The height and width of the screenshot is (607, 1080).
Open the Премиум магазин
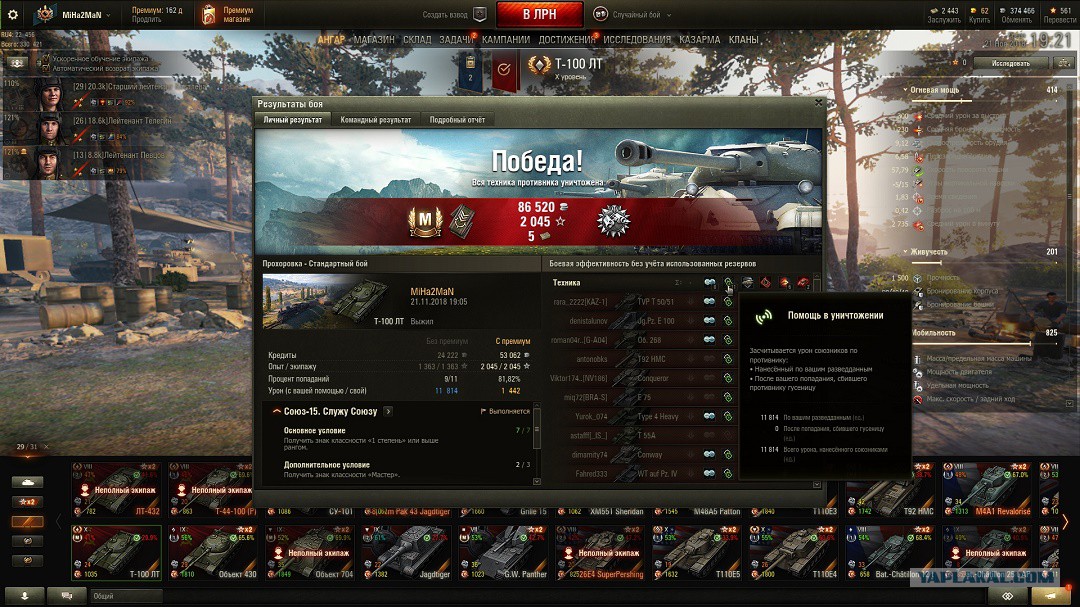(227, 14)
